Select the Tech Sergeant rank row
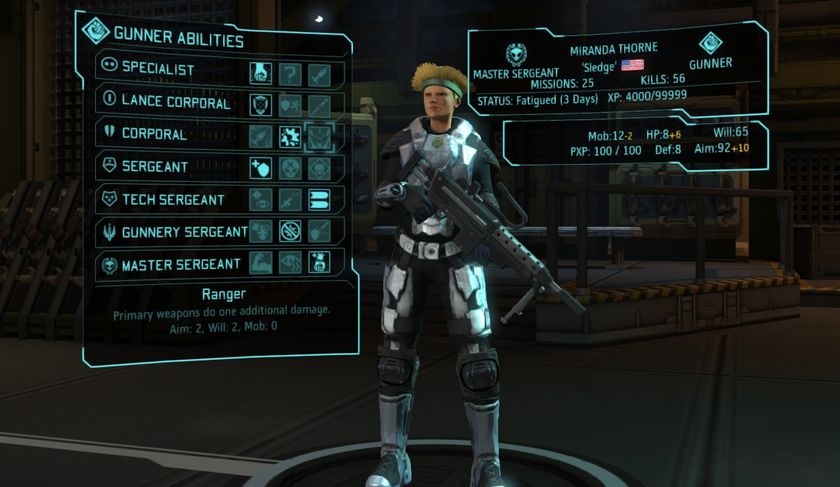The image size is (840, 487). 169,199
